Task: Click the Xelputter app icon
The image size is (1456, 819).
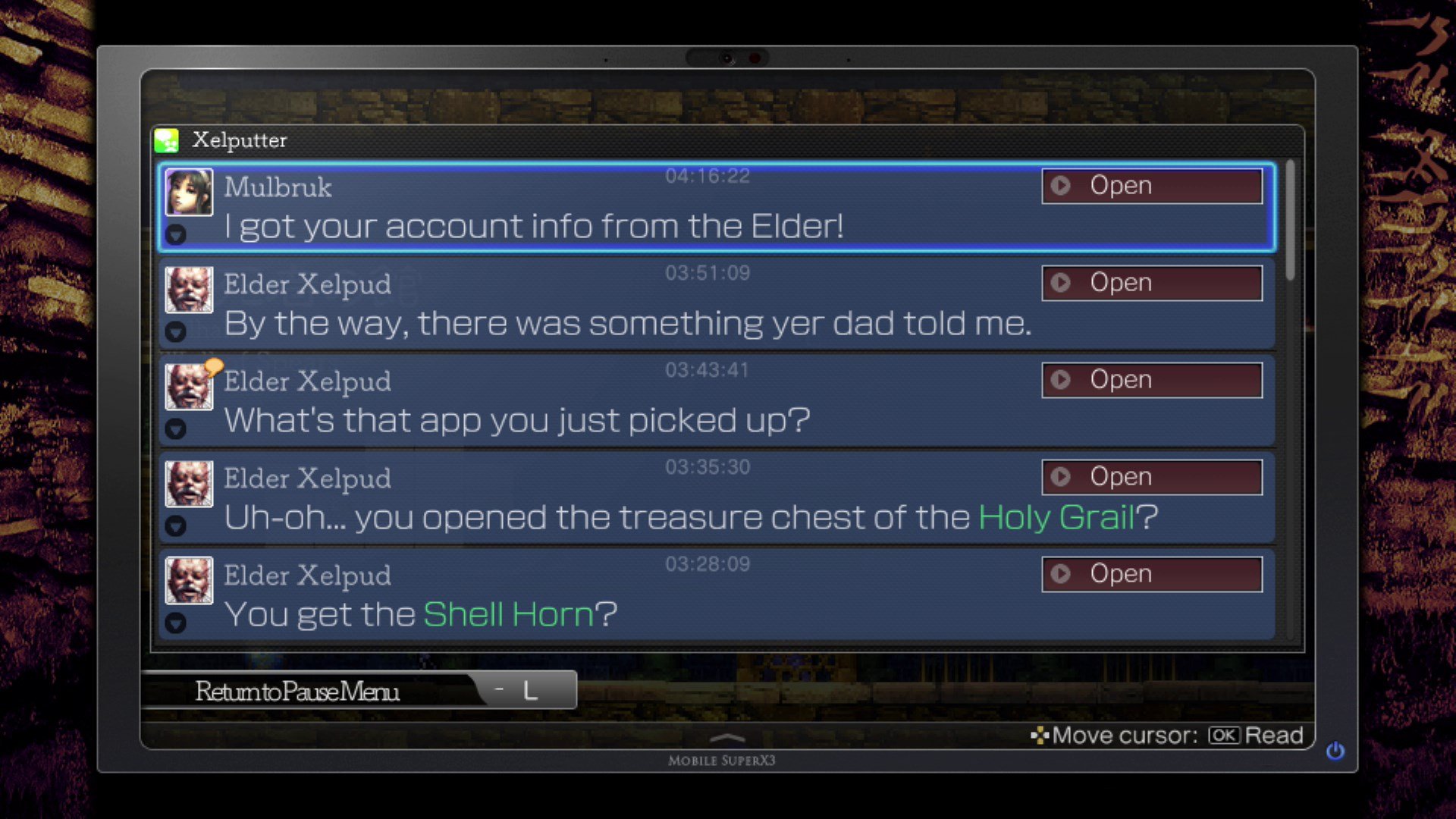Action: pyautogui.click(x=167, y=140)
